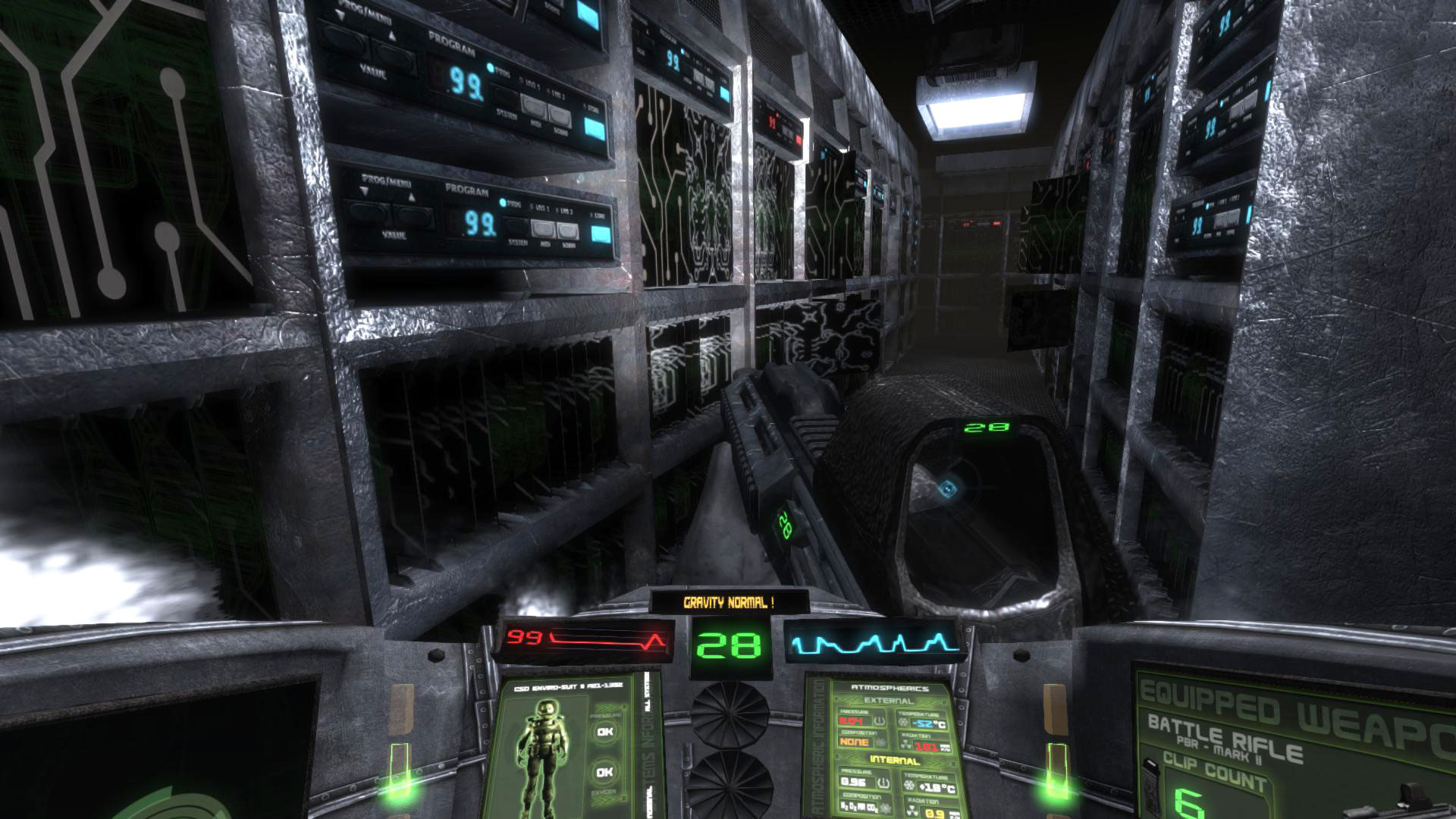Click the radiation icon in the INTERNAL section
This screenshot has height=819, width=1456.
point(912,810)
